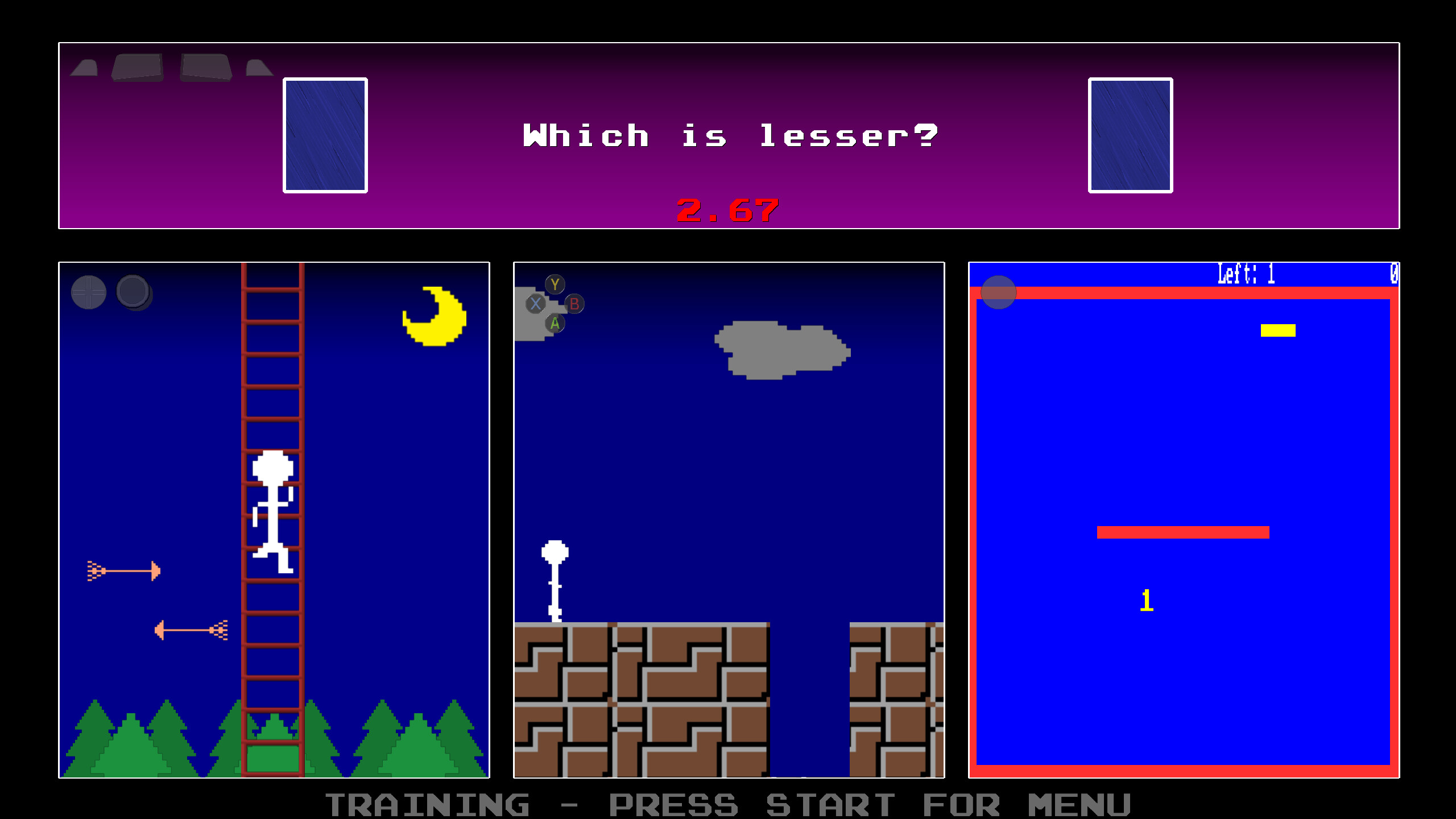This screenshot has height=819, width=1456.
Task: Click the D-pad icon in the ladder minigame
Action: point(89,292)
